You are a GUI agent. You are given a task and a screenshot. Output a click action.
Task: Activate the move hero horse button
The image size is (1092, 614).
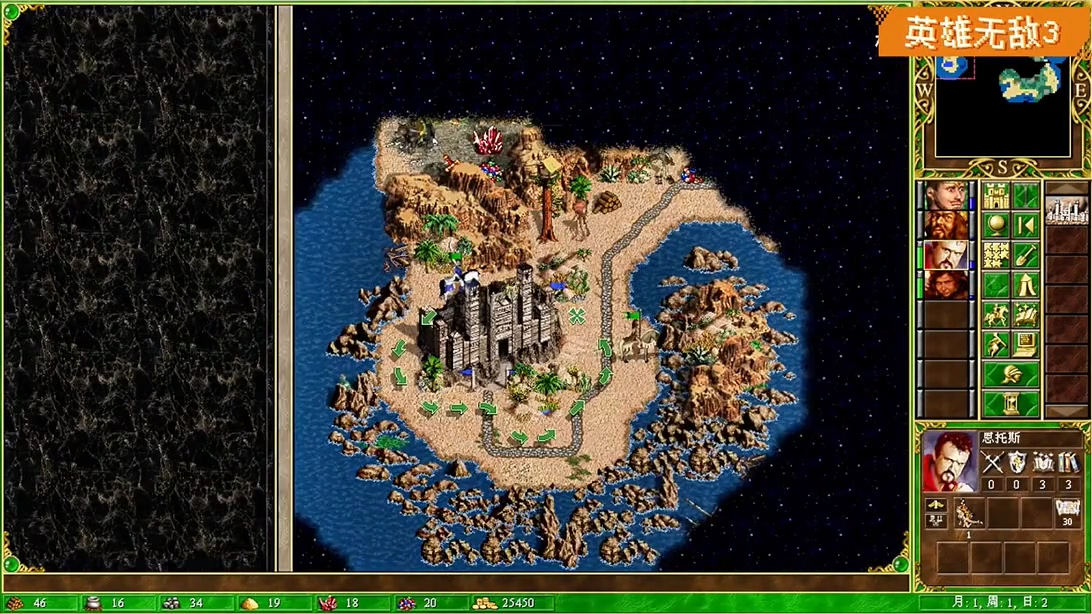pyautogui.click(x=995, y=315)
